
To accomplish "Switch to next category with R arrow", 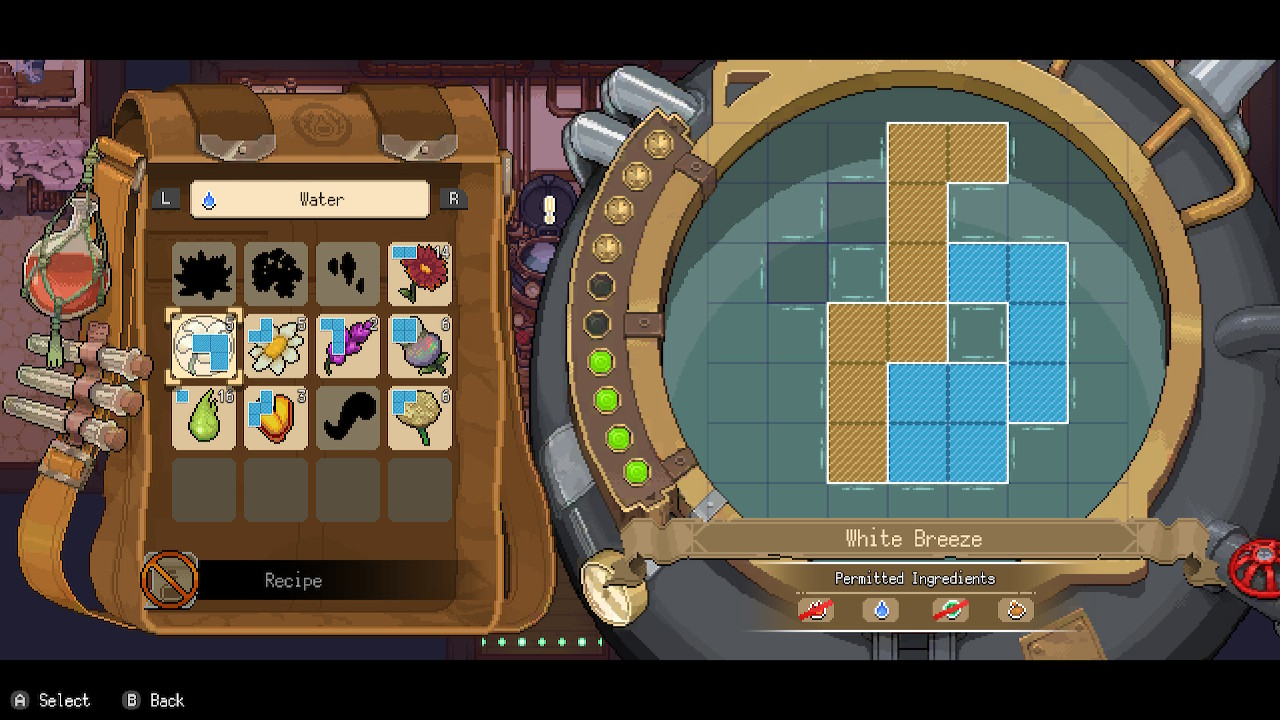I will [x=453, y=199].
